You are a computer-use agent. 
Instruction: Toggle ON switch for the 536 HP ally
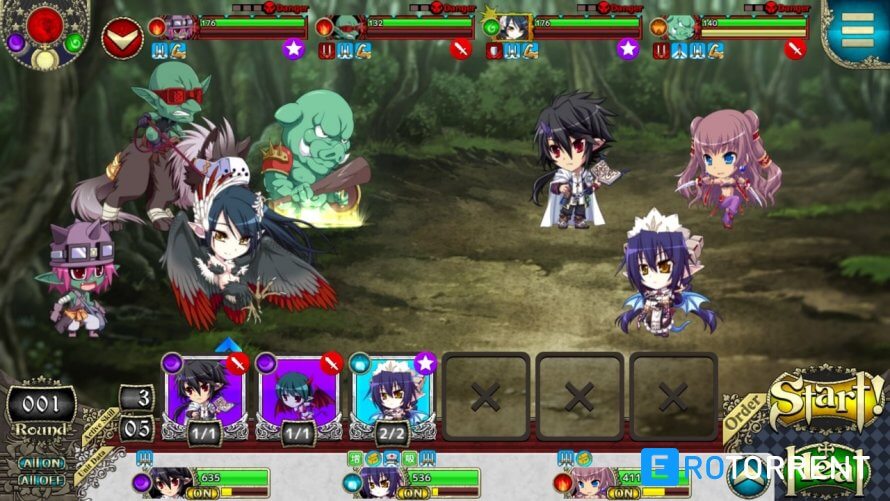(412, 493)
